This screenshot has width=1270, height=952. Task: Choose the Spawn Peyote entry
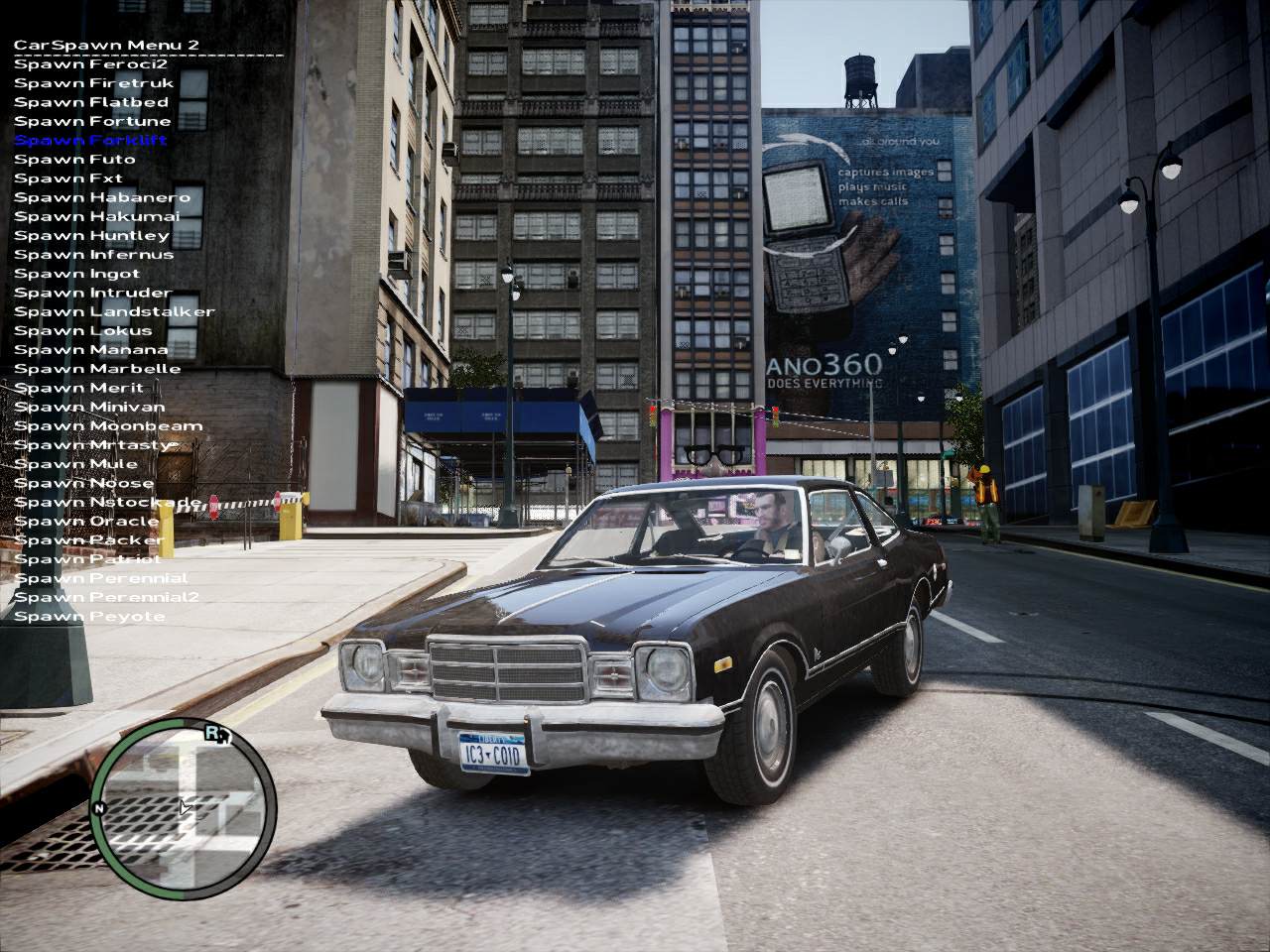coord(89,617)
